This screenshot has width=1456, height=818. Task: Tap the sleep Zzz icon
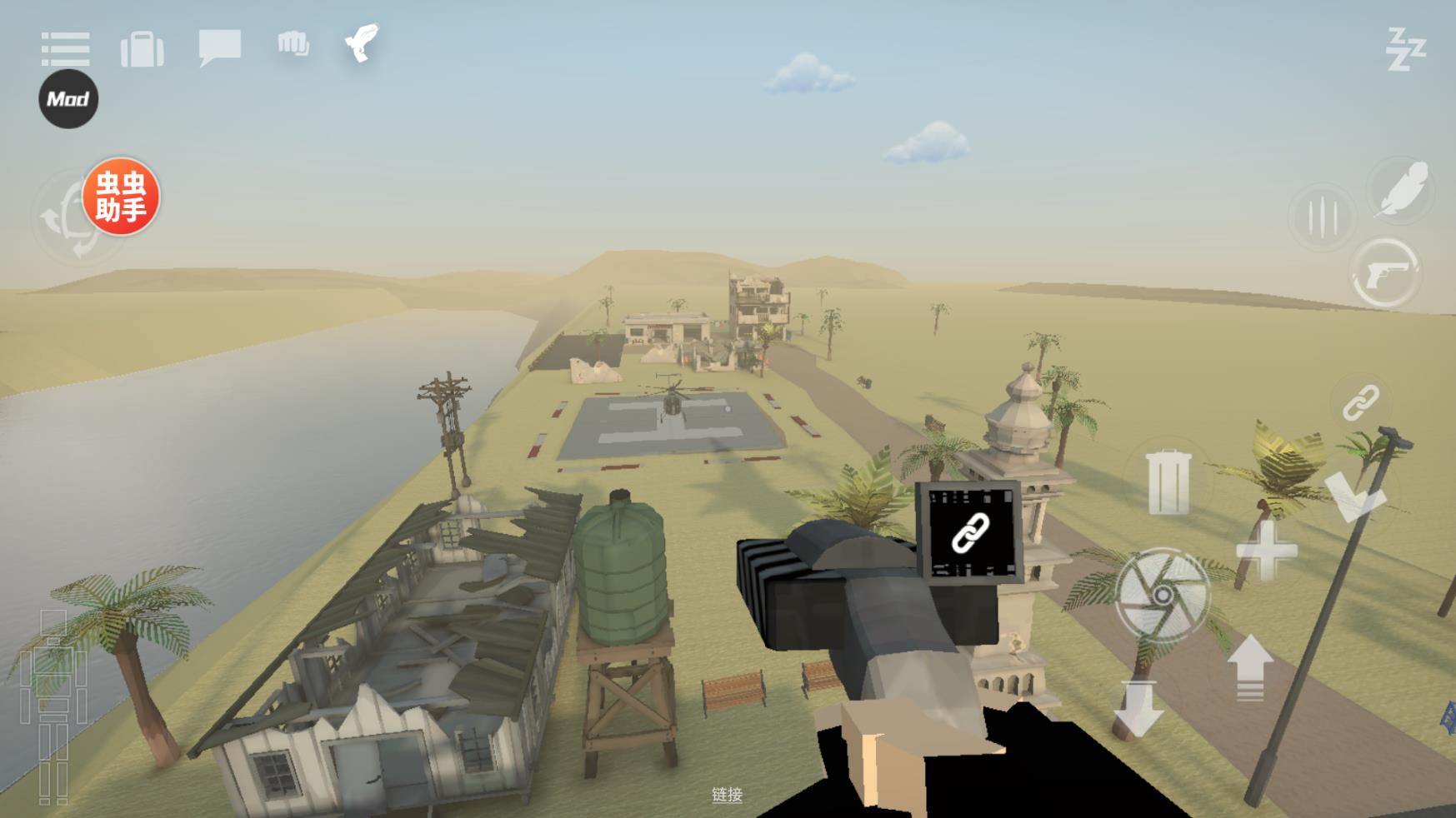click(1405, 49)
